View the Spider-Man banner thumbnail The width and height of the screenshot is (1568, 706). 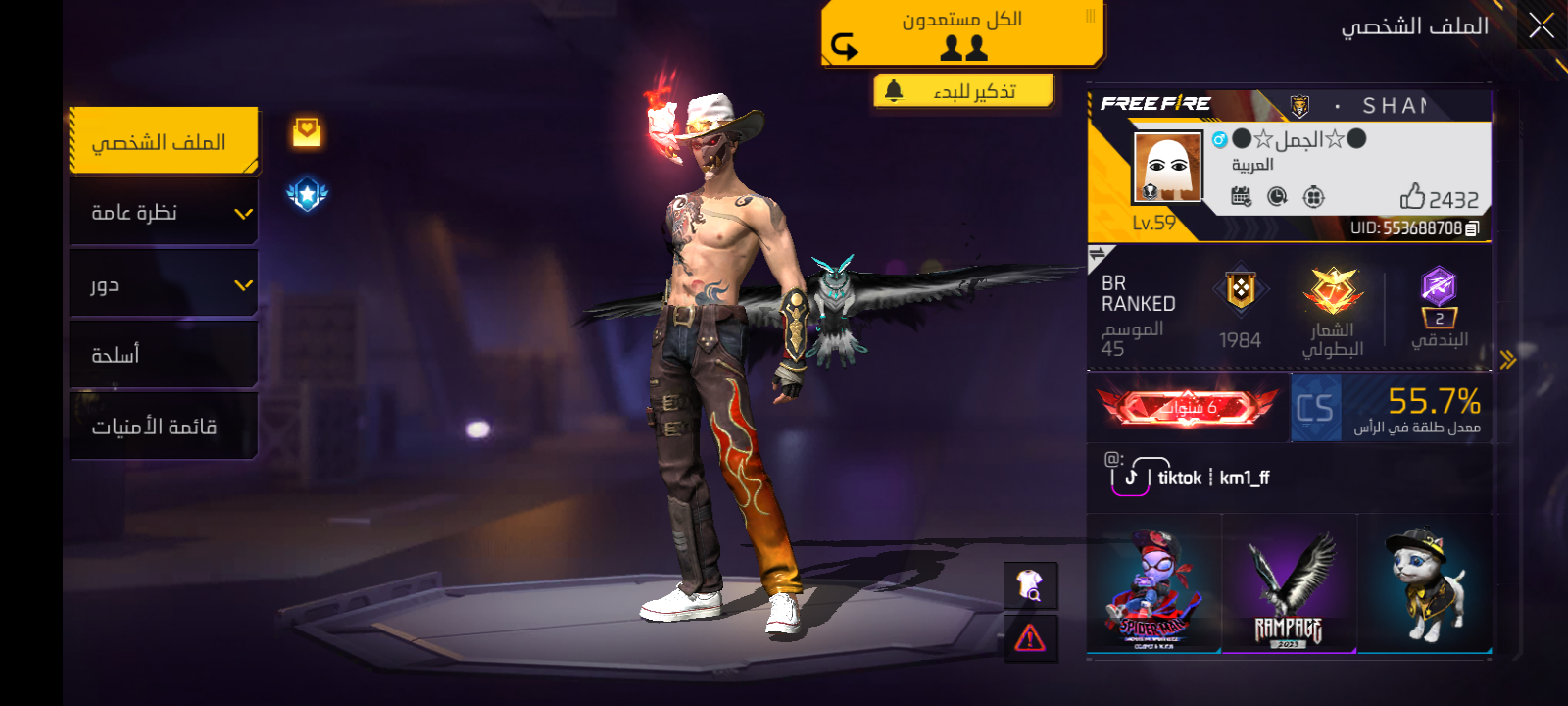point(1154,585)
